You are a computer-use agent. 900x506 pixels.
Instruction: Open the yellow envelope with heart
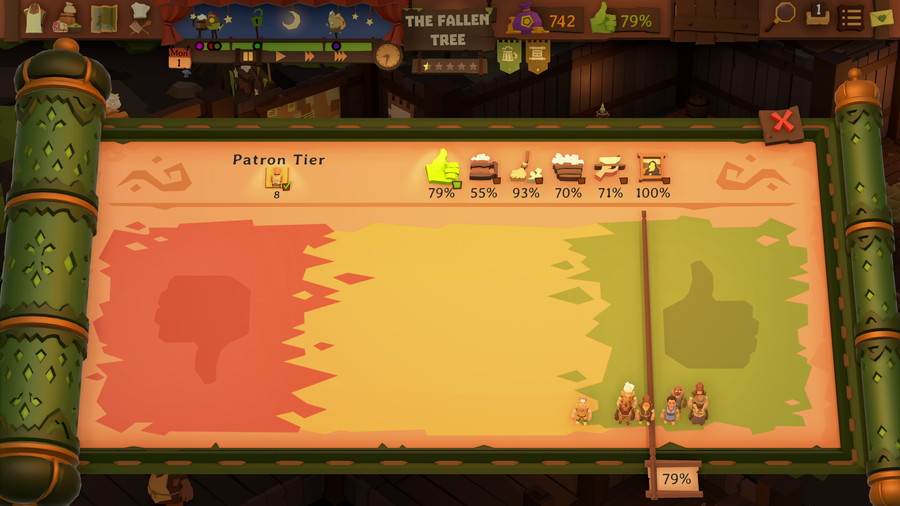point(881,17)
